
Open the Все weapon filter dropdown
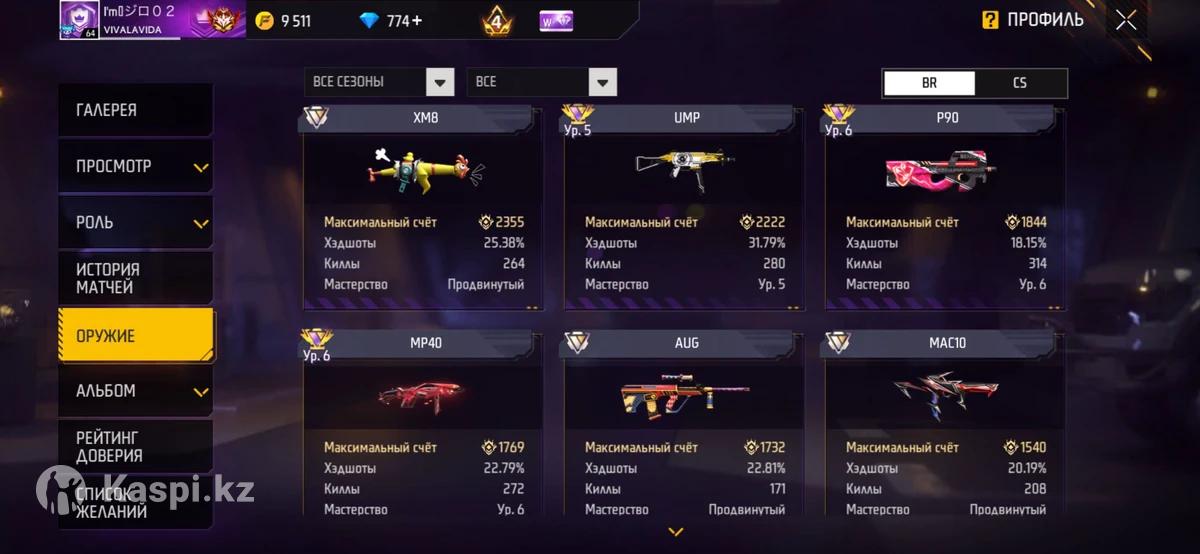[x=541, y=82]
